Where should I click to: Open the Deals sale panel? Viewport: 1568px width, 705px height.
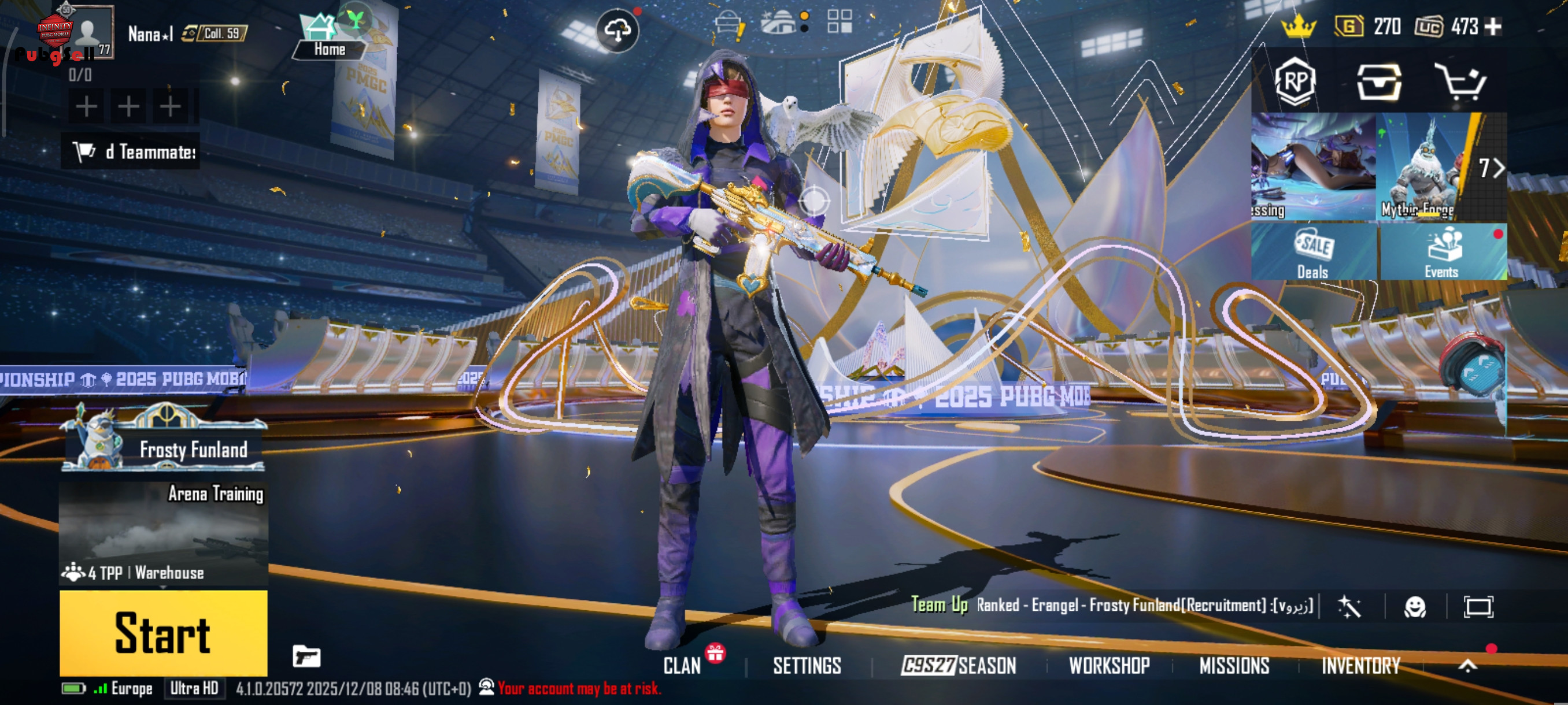tap(1313, 253)
